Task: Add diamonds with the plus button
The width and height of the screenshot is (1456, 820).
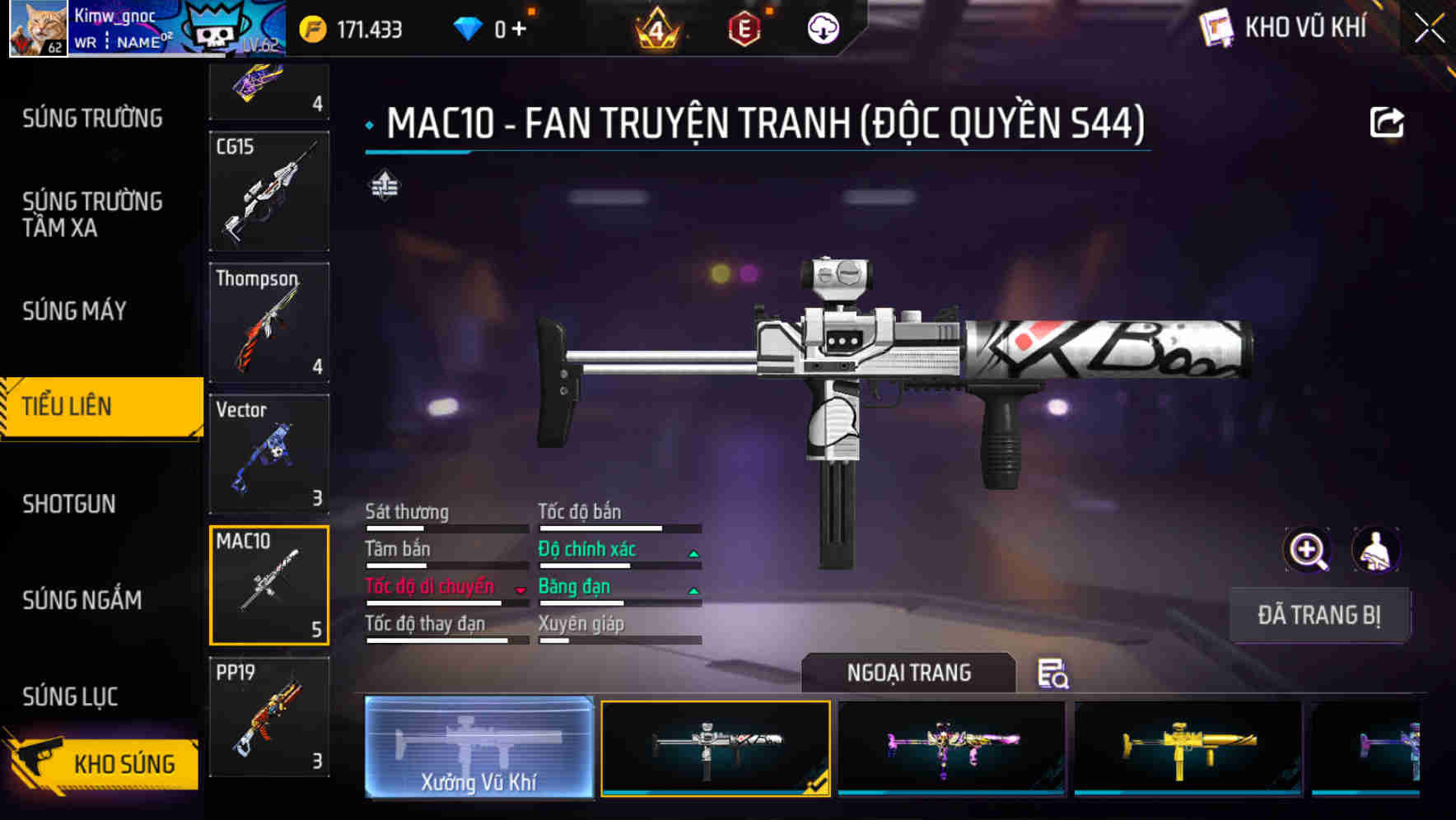Action: pyautogui.click(x=519, y=30)
